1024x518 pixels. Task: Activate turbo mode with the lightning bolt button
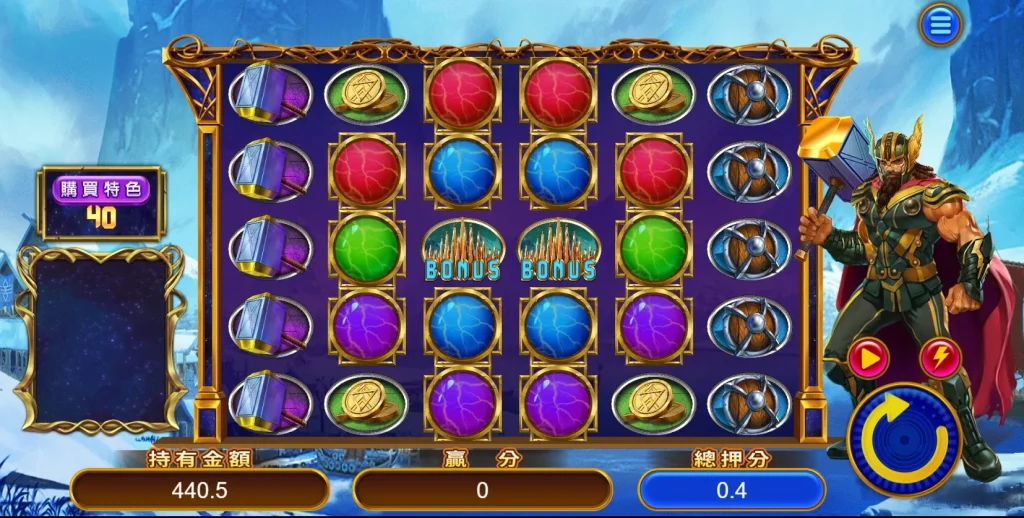tap(940, 359)
